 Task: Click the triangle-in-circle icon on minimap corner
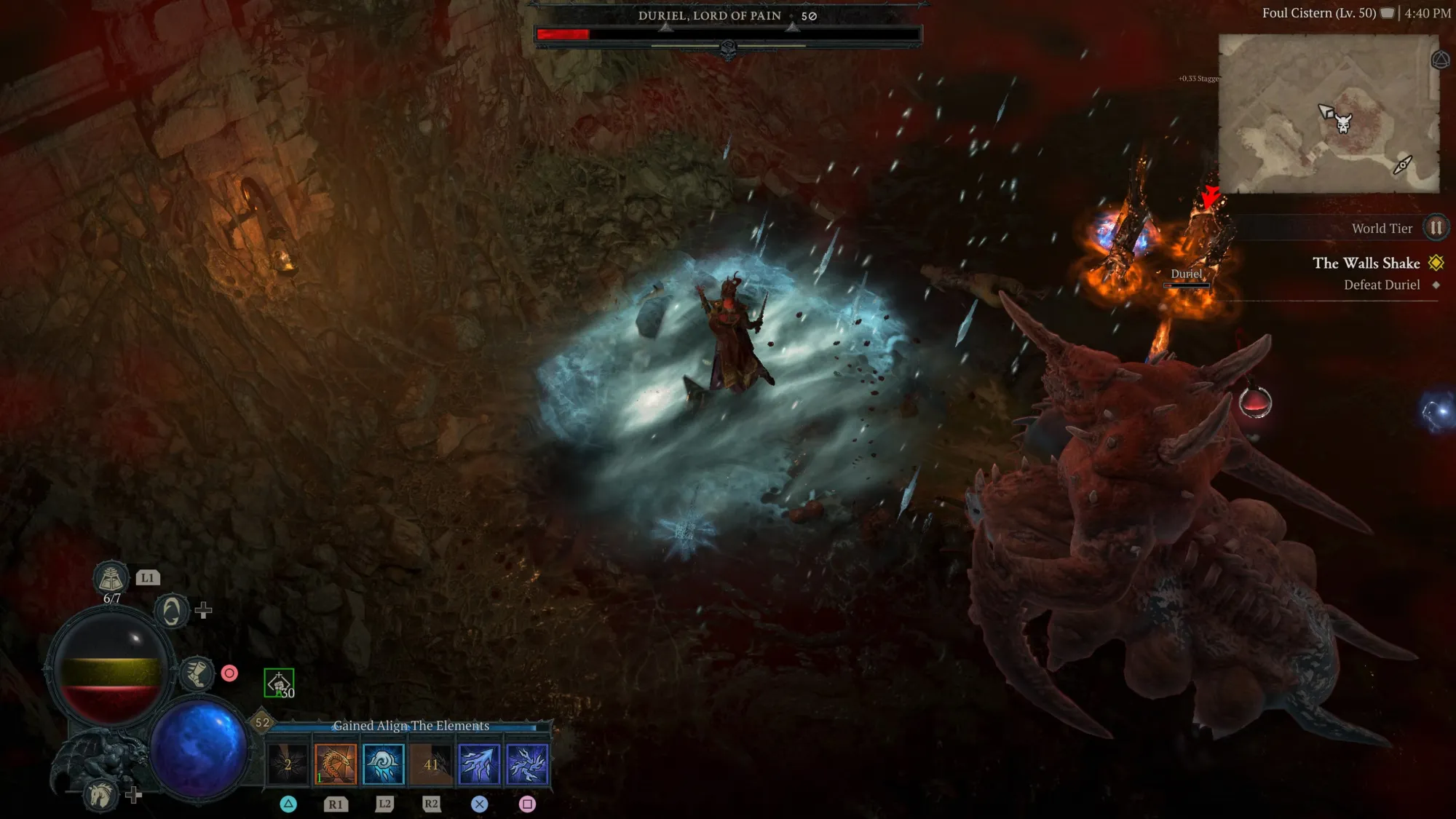click(1440, 60)
